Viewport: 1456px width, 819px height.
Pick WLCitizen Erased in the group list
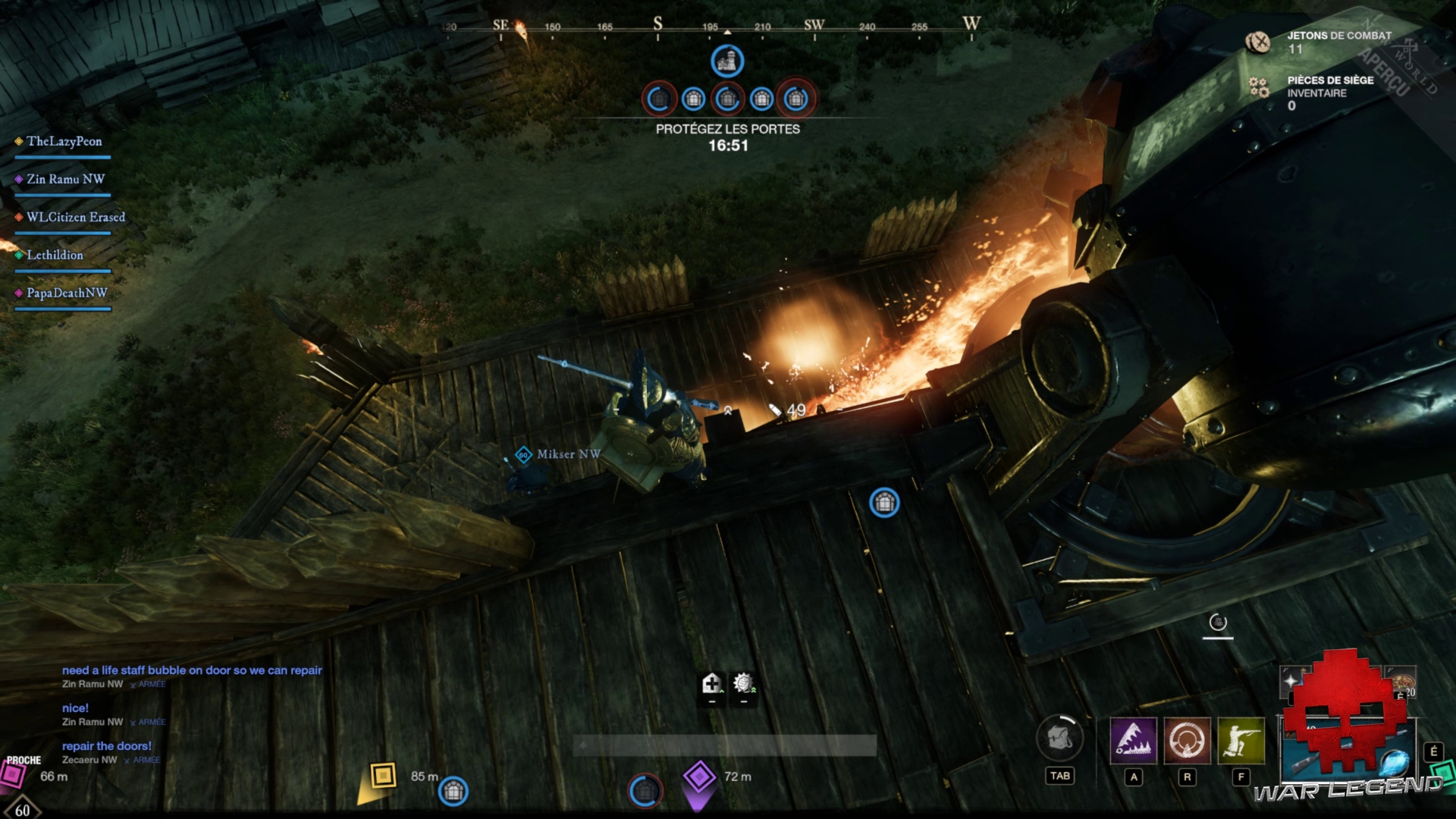(75, 218)
